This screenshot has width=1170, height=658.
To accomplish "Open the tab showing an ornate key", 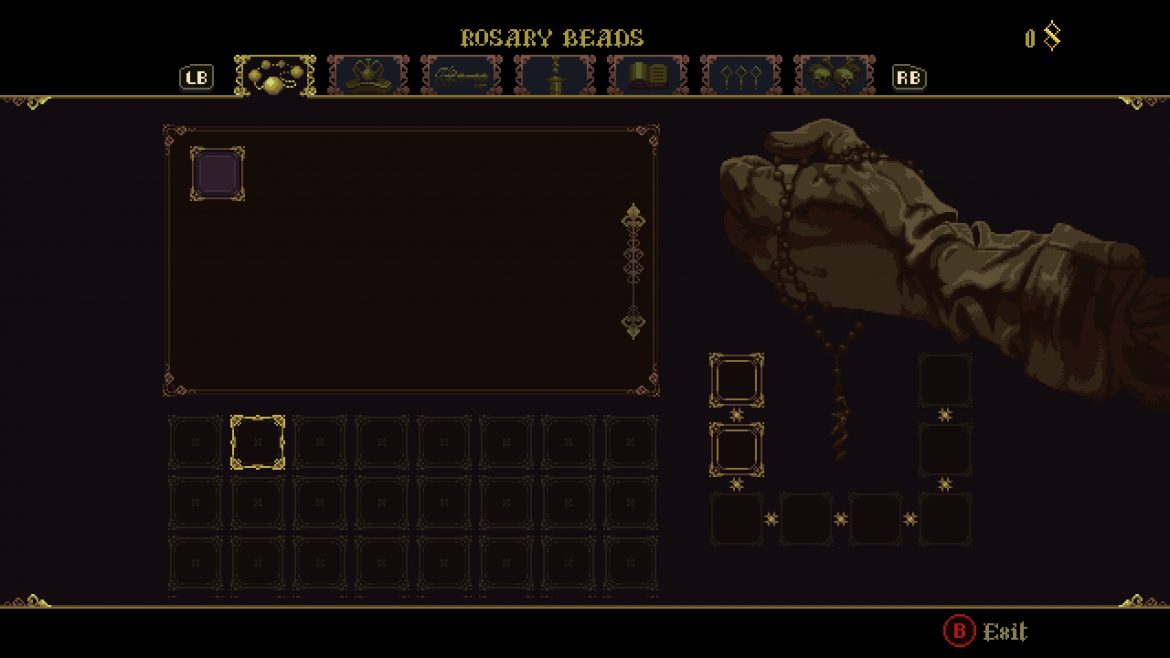I will coord(461,76).
